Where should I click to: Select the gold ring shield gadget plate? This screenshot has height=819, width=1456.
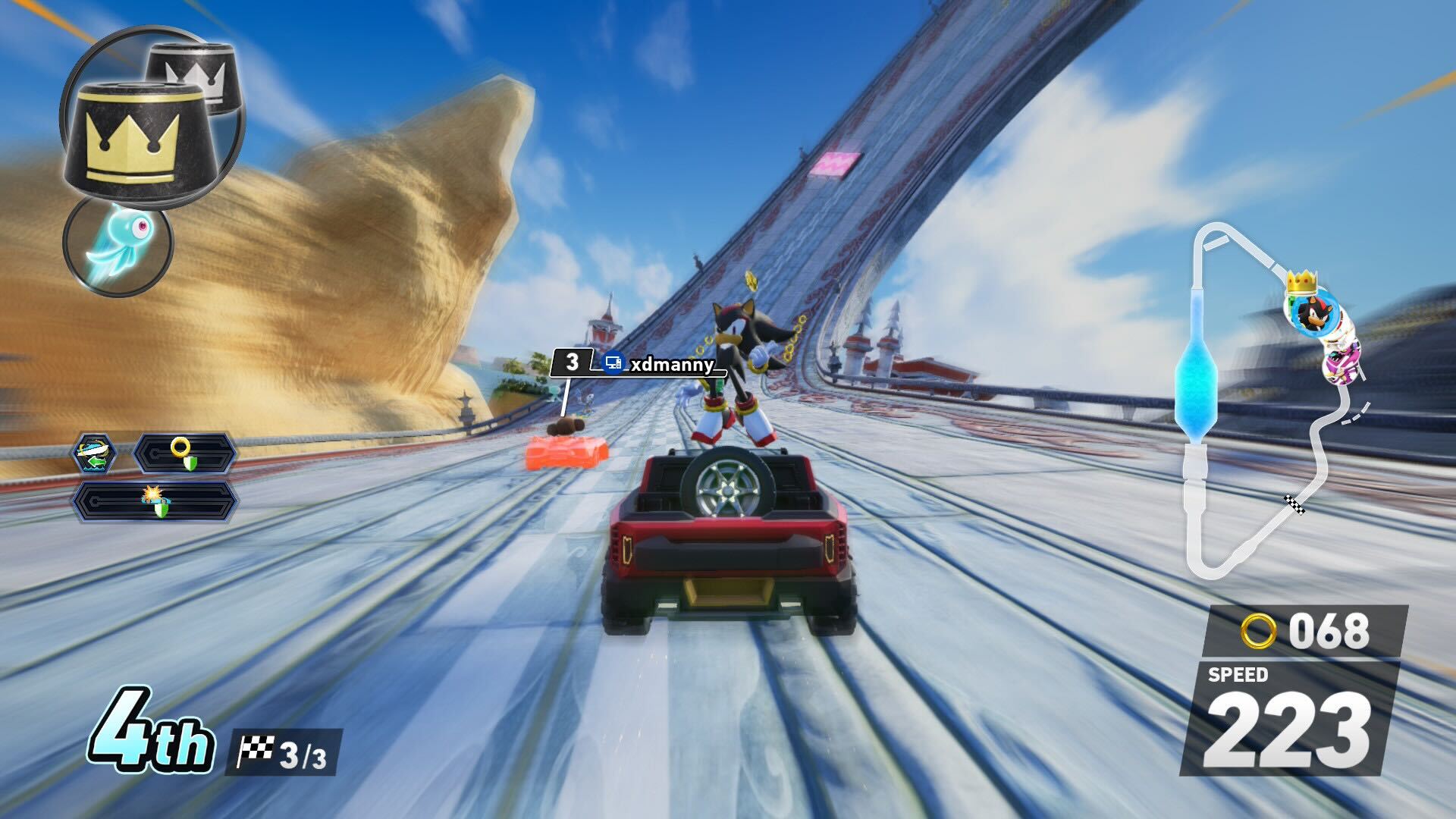click(184, 453)
